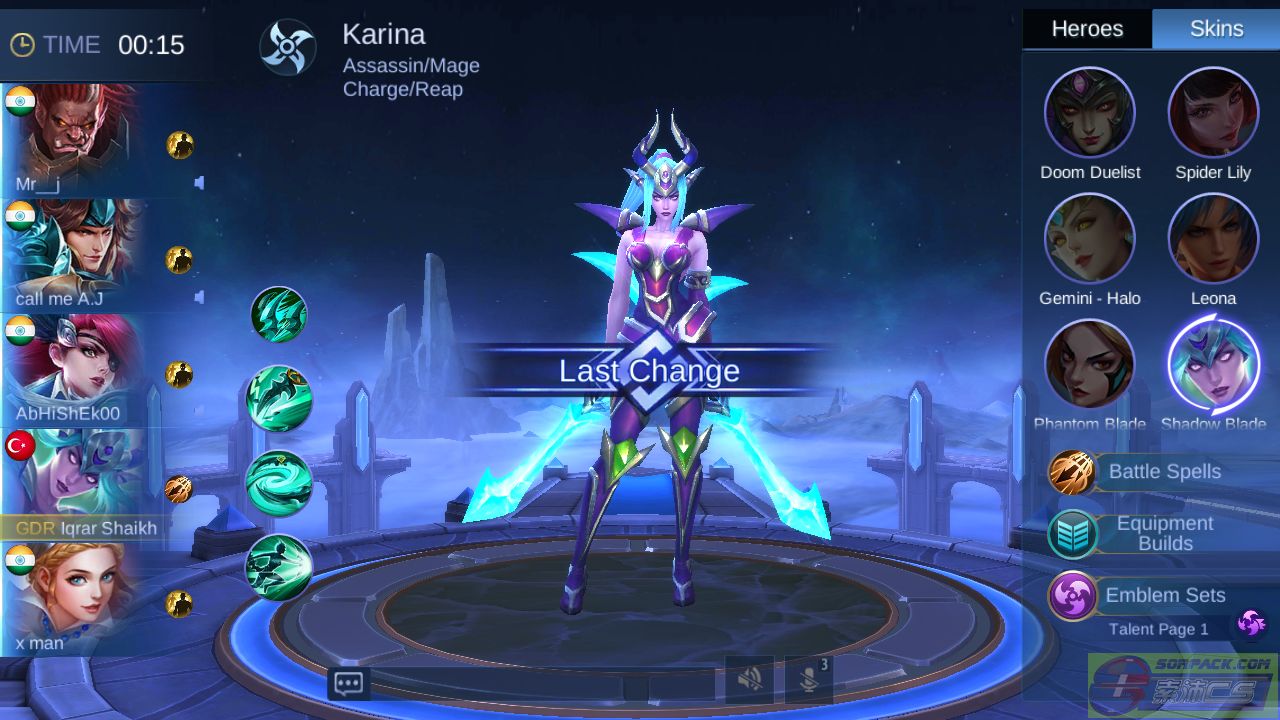Screen dimensions: 1280x720
Task: Toggle the microphone voice chat button
Action: coord(809,680)
